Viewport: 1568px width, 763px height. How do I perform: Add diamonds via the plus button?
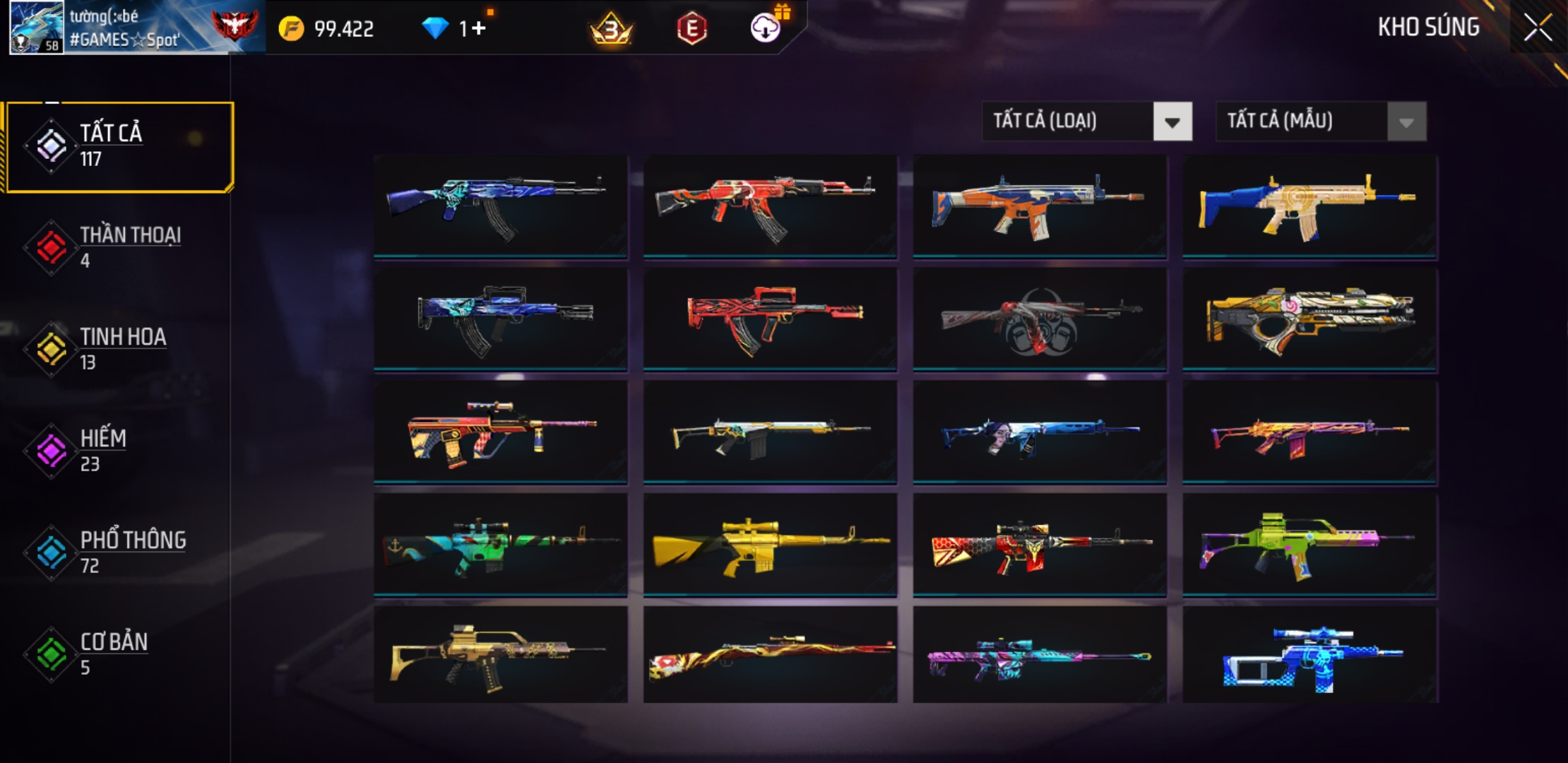(x=479, y=28)
